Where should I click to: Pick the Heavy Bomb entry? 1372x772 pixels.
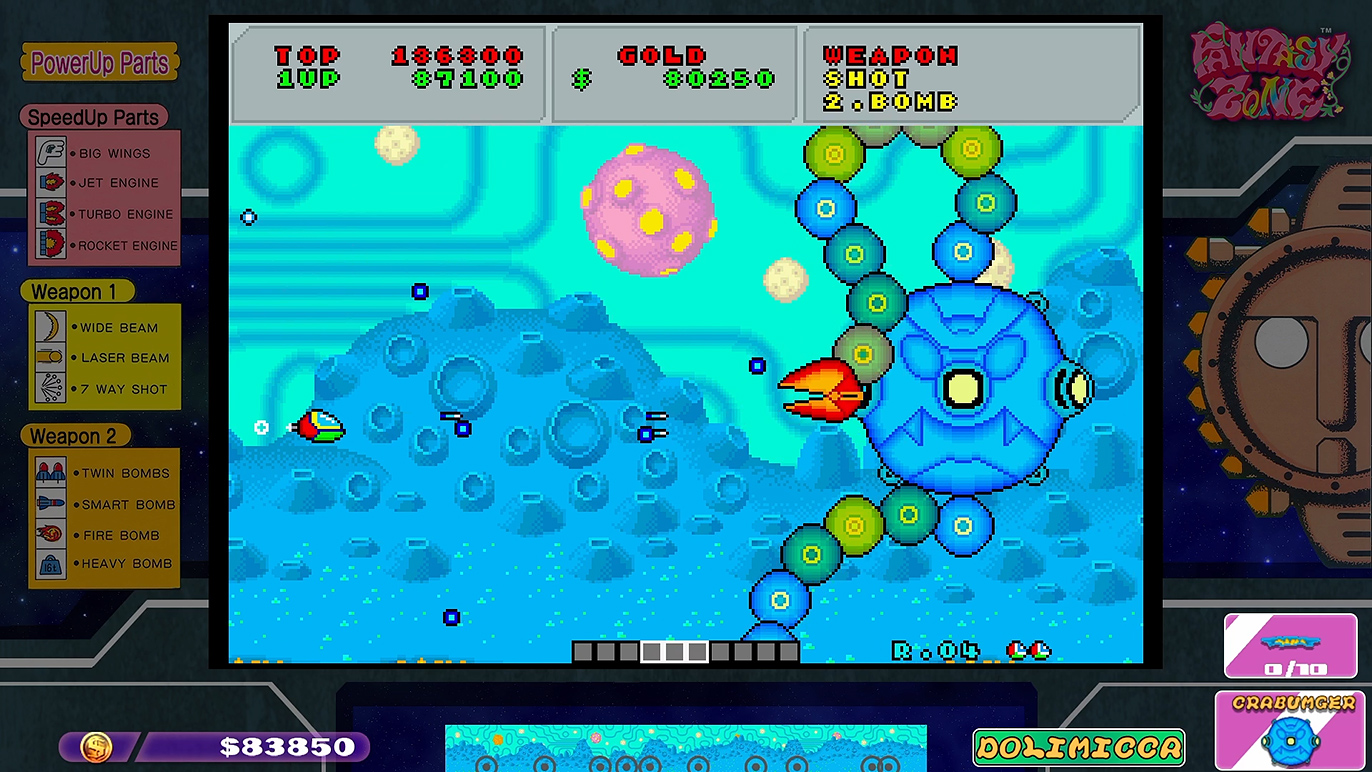105,563
